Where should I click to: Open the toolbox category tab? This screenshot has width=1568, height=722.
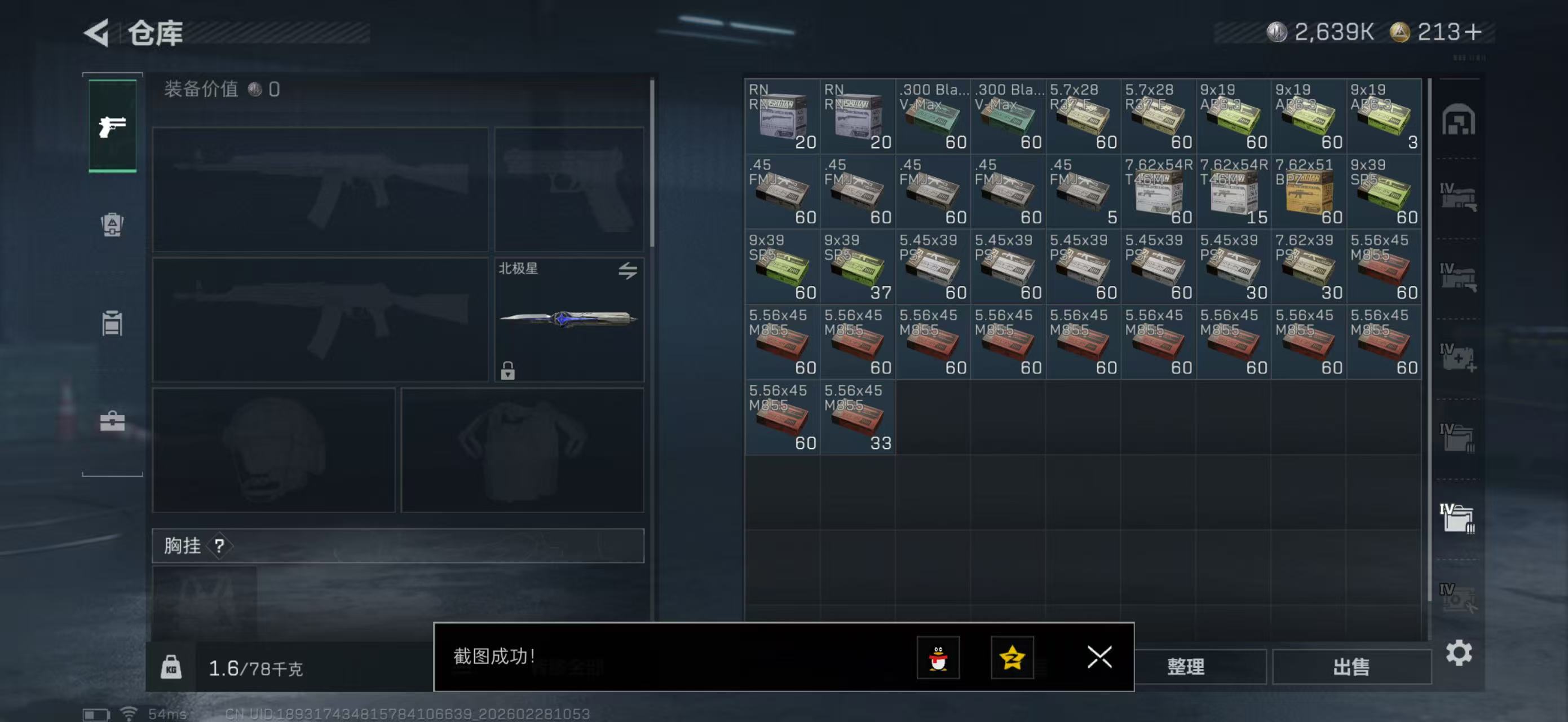pyautogui.click(x=113, y=421)
